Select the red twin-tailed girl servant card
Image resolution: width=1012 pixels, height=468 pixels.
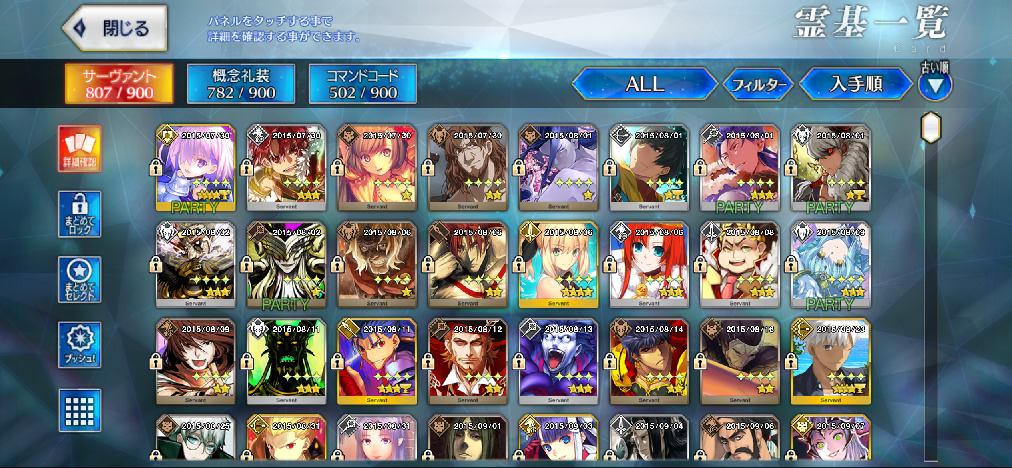click(650, 263)
